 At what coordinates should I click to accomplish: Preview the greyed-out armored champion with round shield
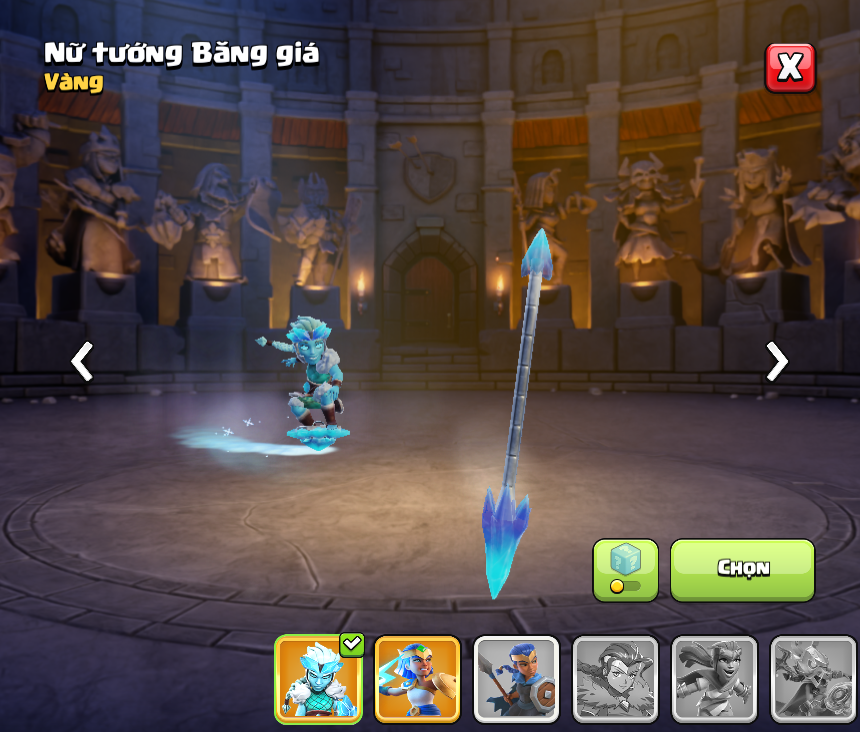click(813, 679)
